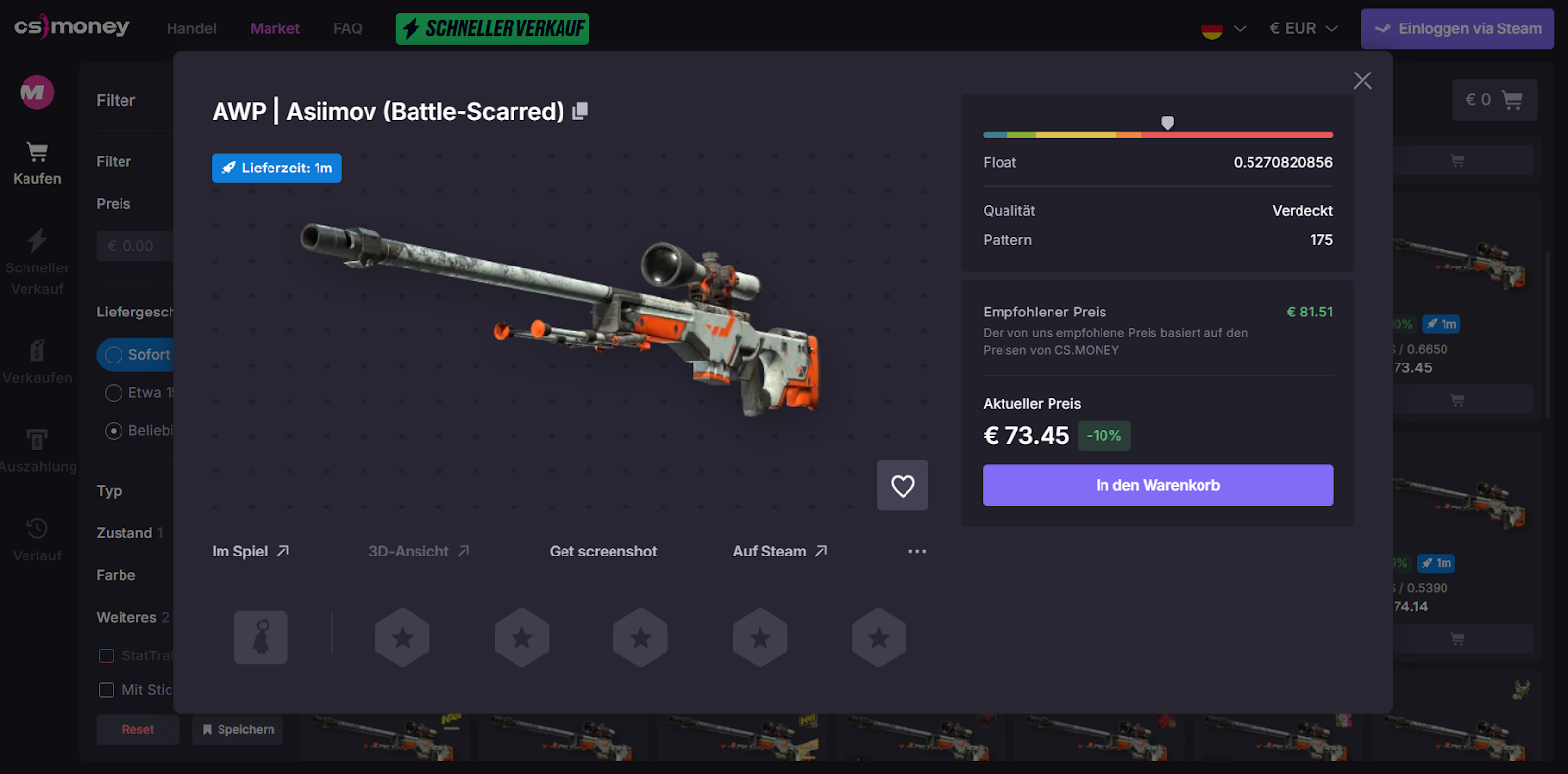Viewport: 1568px width, 774px height.
Task: Add the AWP Asiimov to the Warenkorb
Action: point(1157,485)
